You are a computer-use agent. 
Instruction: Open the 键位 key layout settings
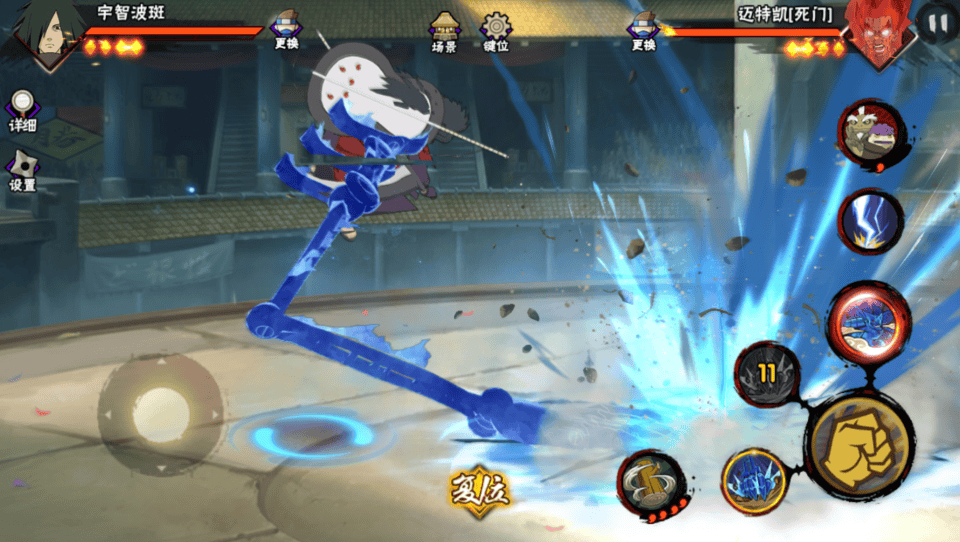click(496, 31)
